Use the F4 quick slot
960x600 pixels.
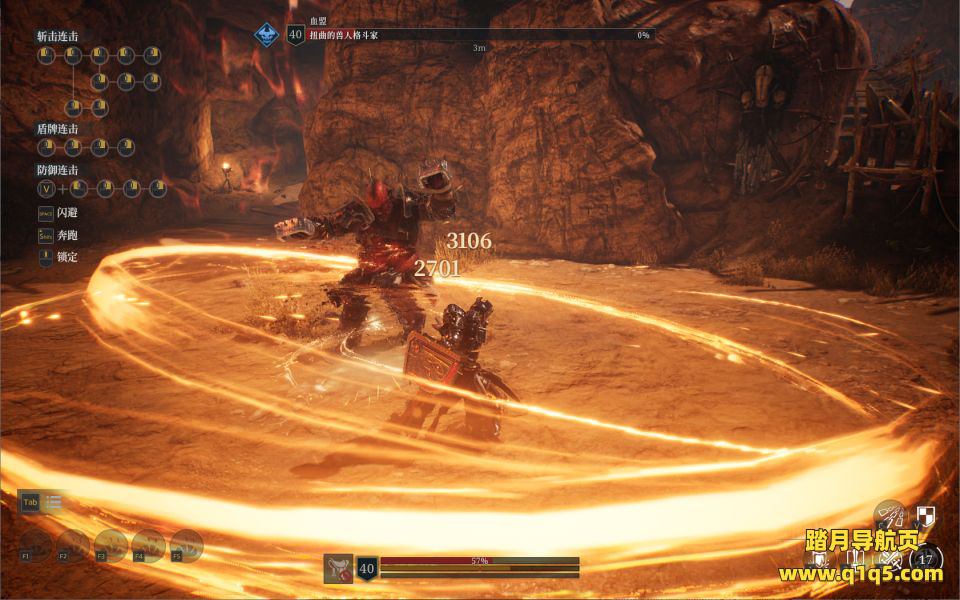tap(149, 545)
